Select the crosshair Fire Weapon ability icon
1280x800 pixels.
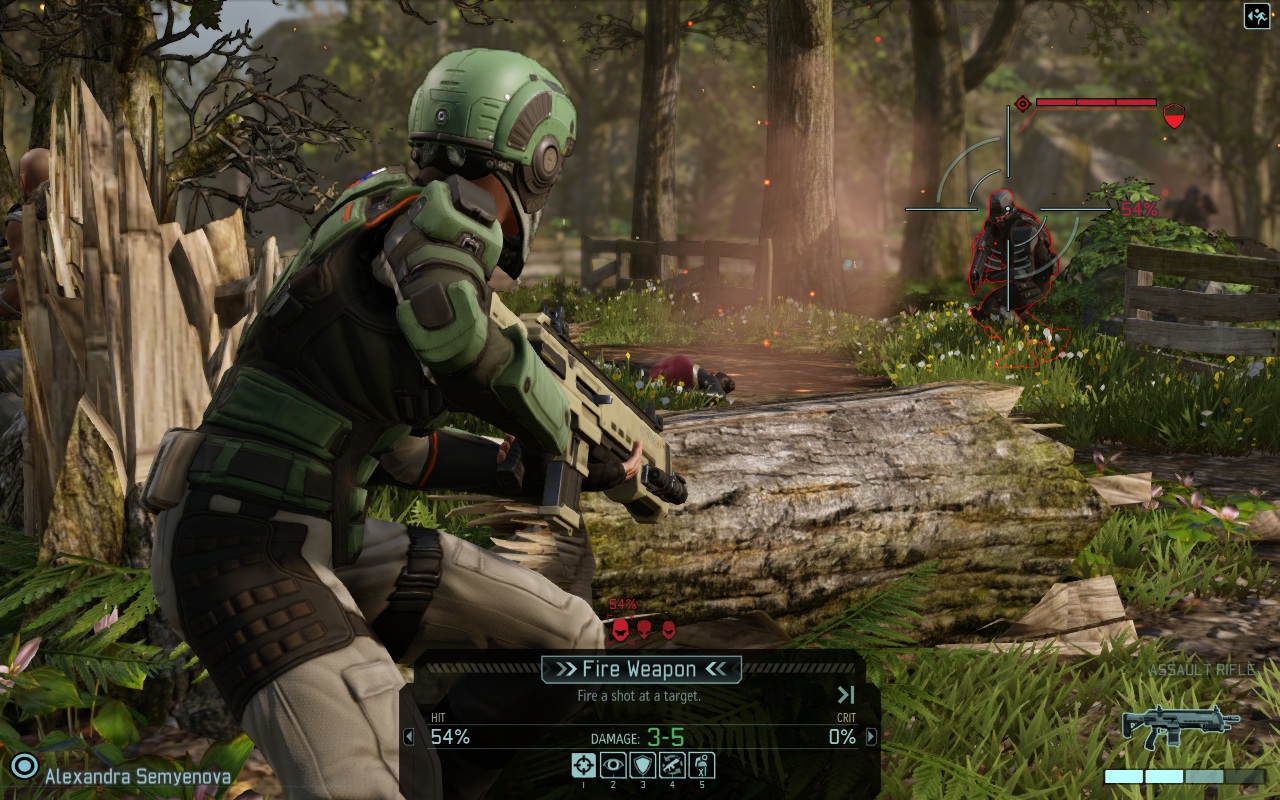click(x=583, y=766)
